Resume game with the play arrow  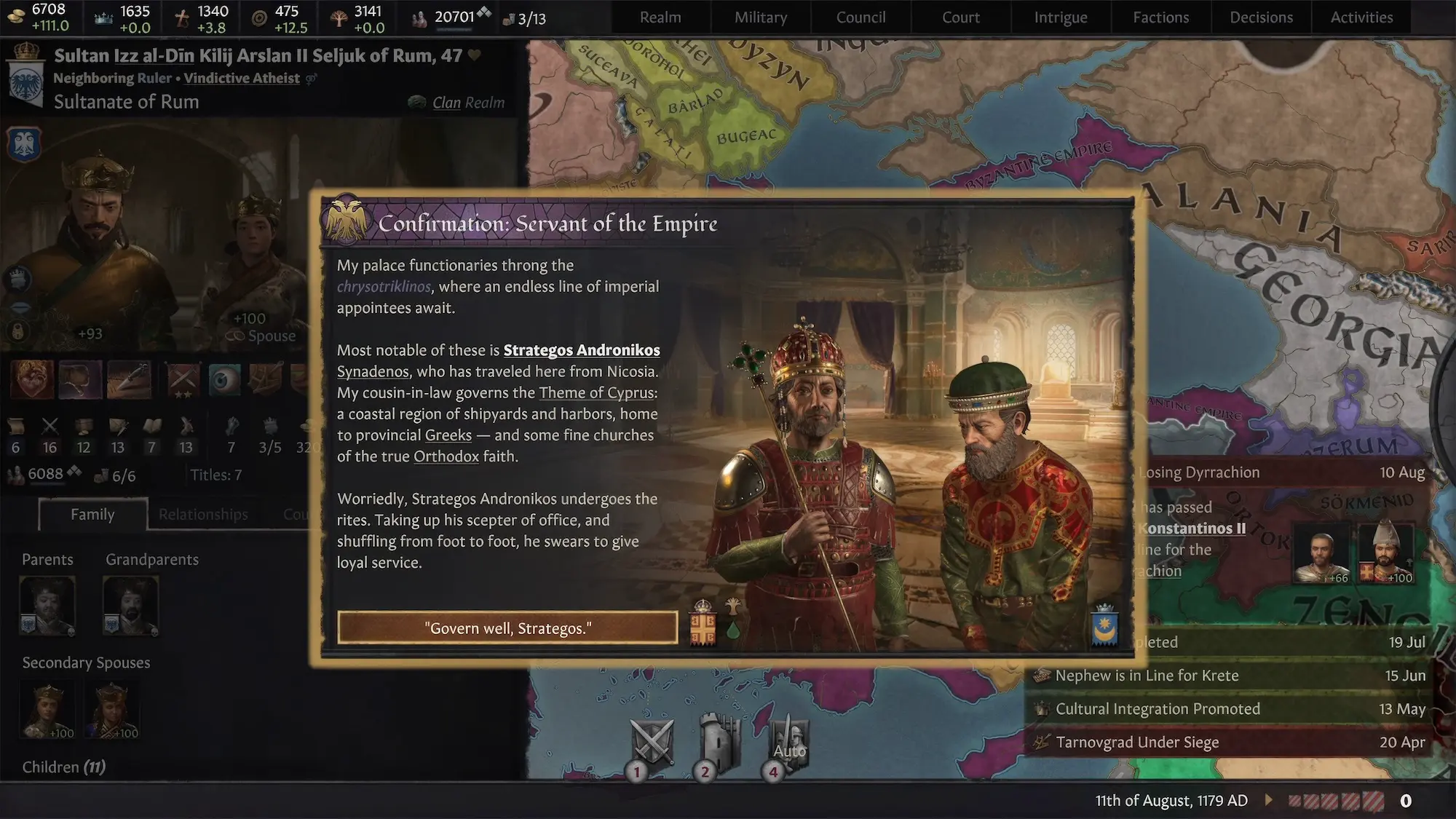(1269, 800)
